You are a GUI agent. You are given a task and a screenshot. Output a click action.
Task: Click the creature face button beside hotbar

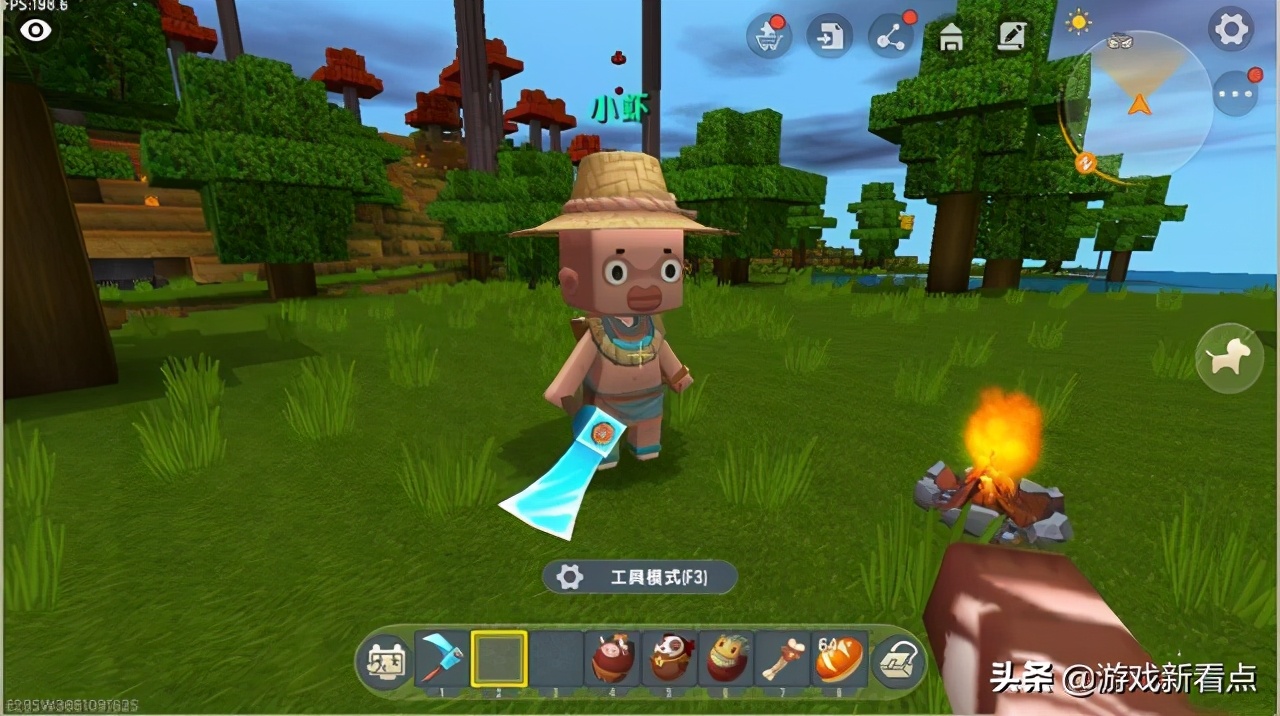pos(384,661)
